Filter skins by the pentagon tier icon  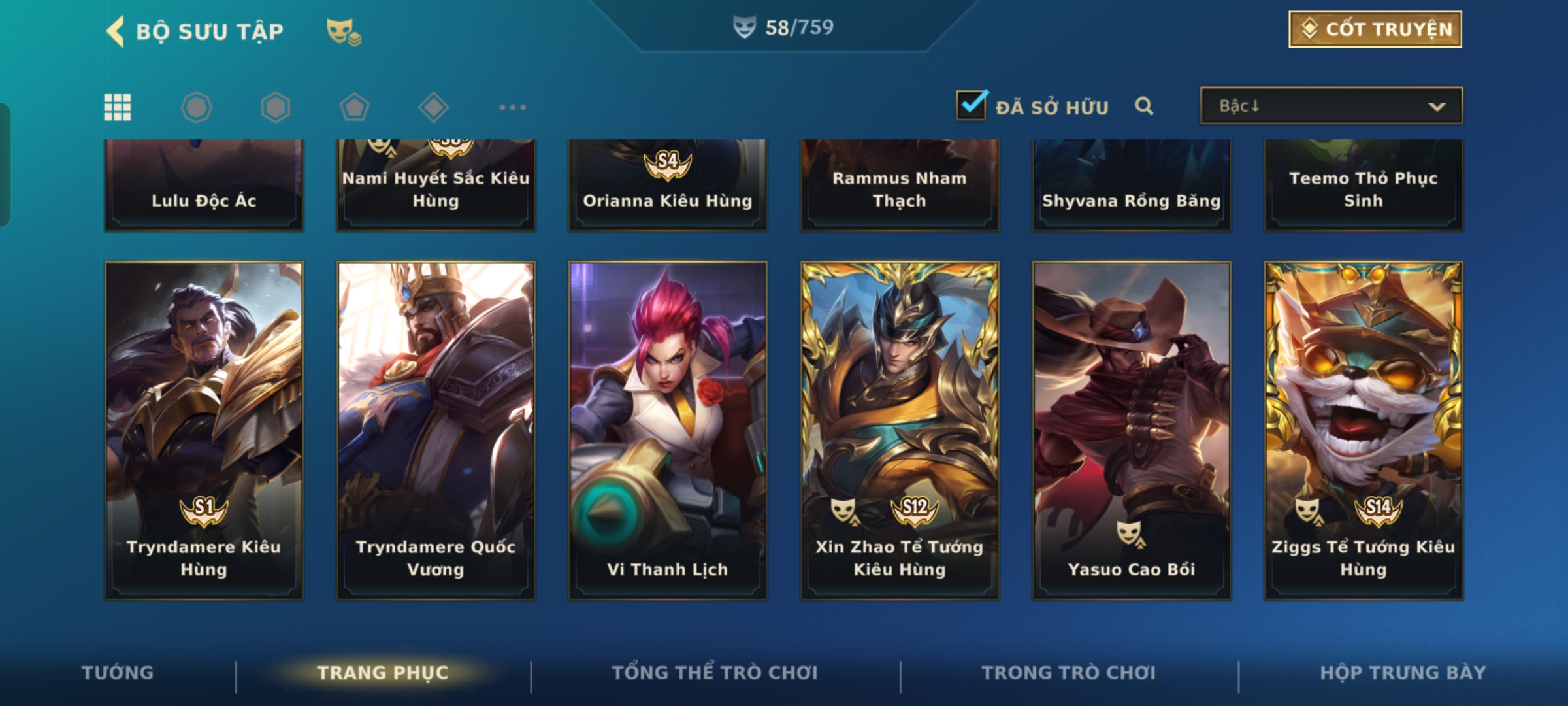point(355,107)
